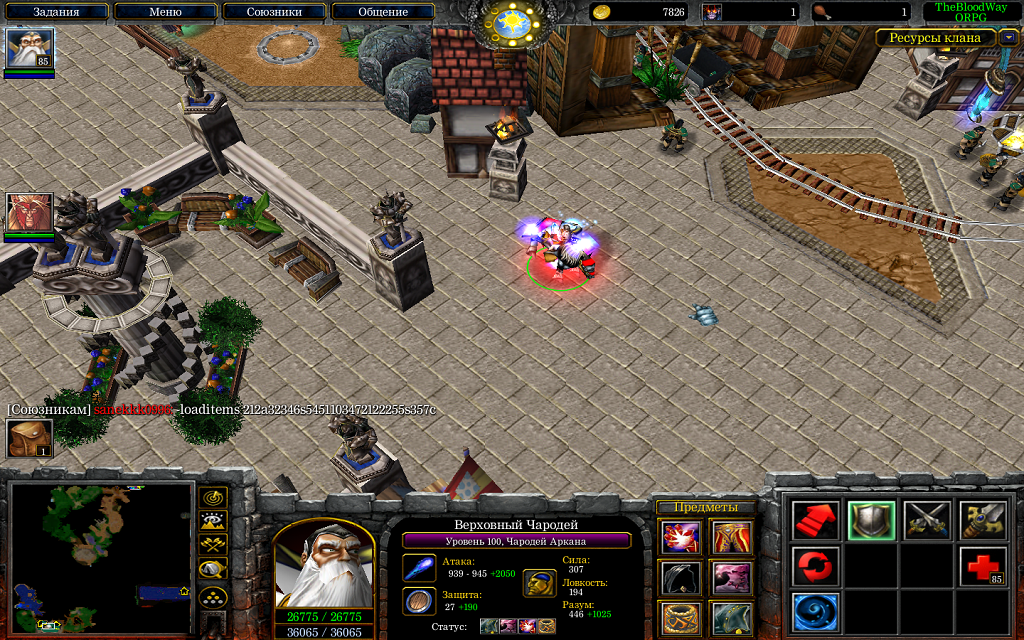The height and width of the screenshot is (640, 1024).
Task: Click the minimap
Action: click(x=101, y=558)
